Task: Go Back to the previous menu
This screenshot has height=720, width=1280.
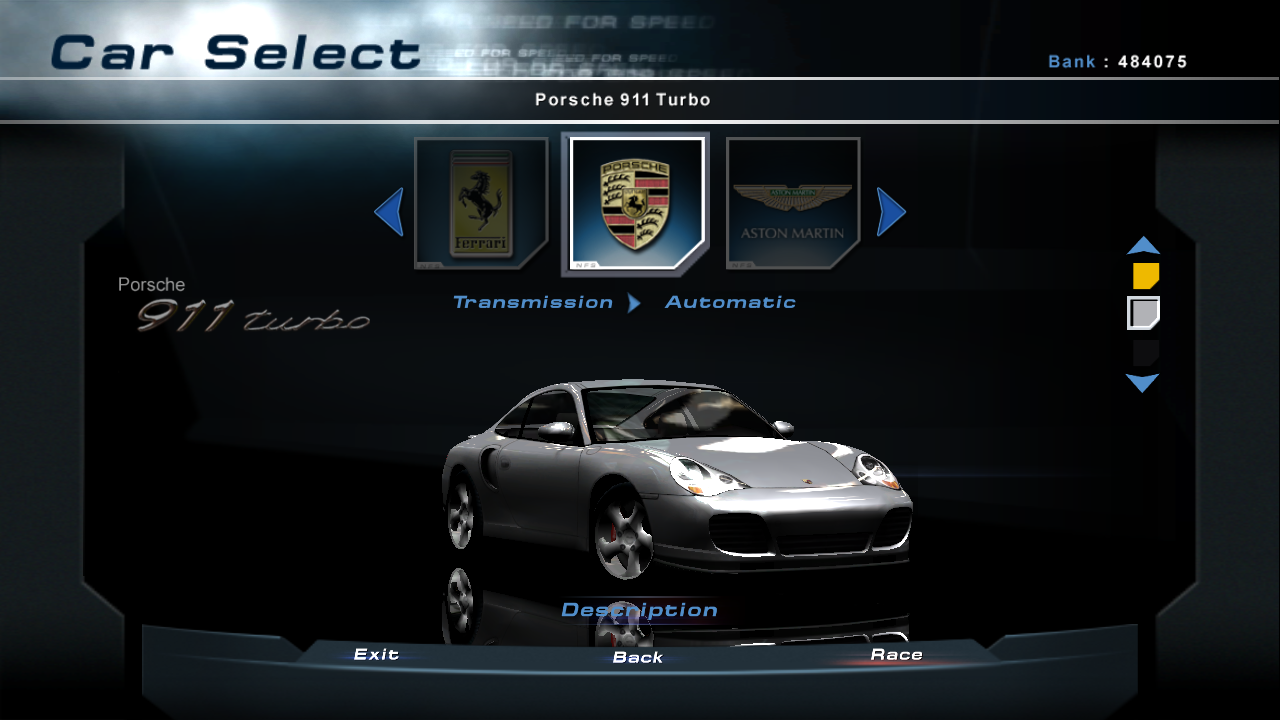Action: pos(638,657)
